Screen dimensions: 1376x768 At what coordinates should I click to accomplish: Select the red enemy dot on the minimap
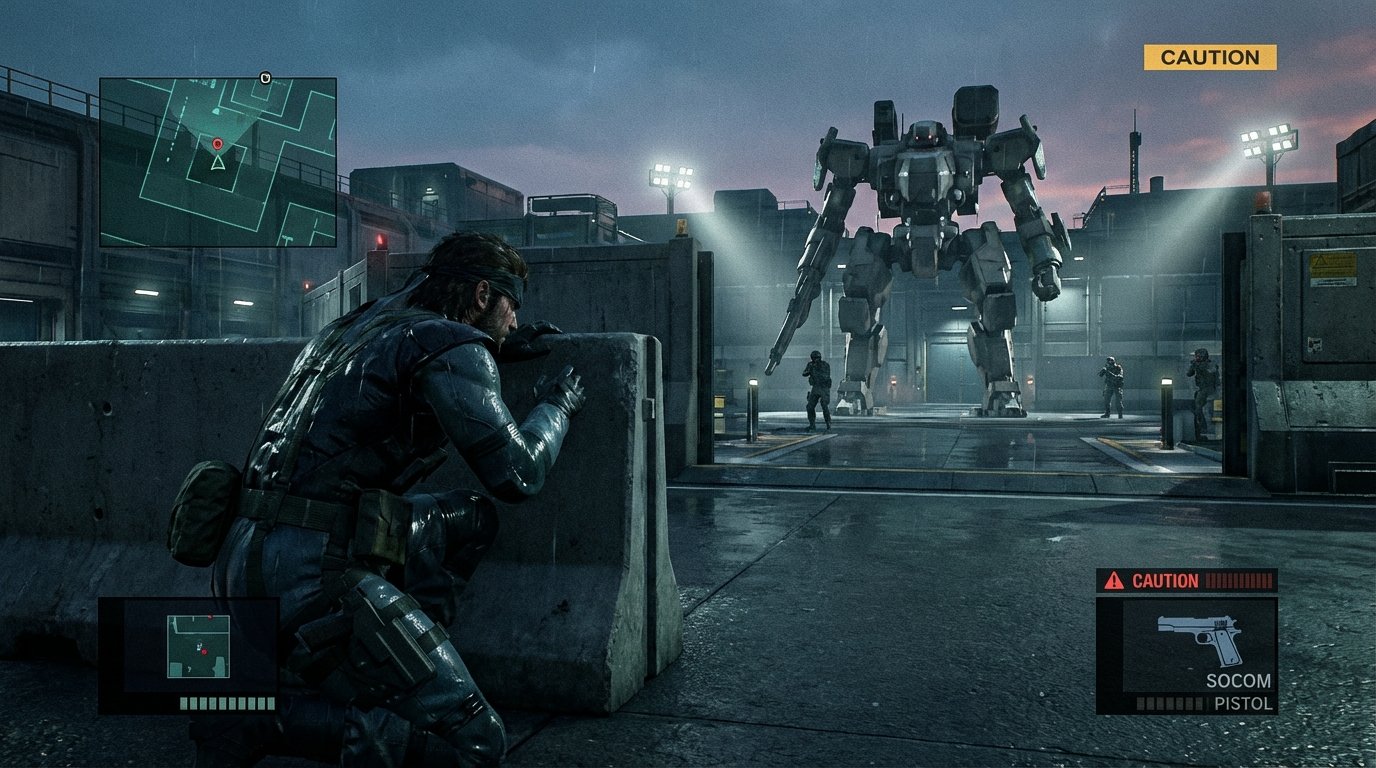[x=217, y=143]
